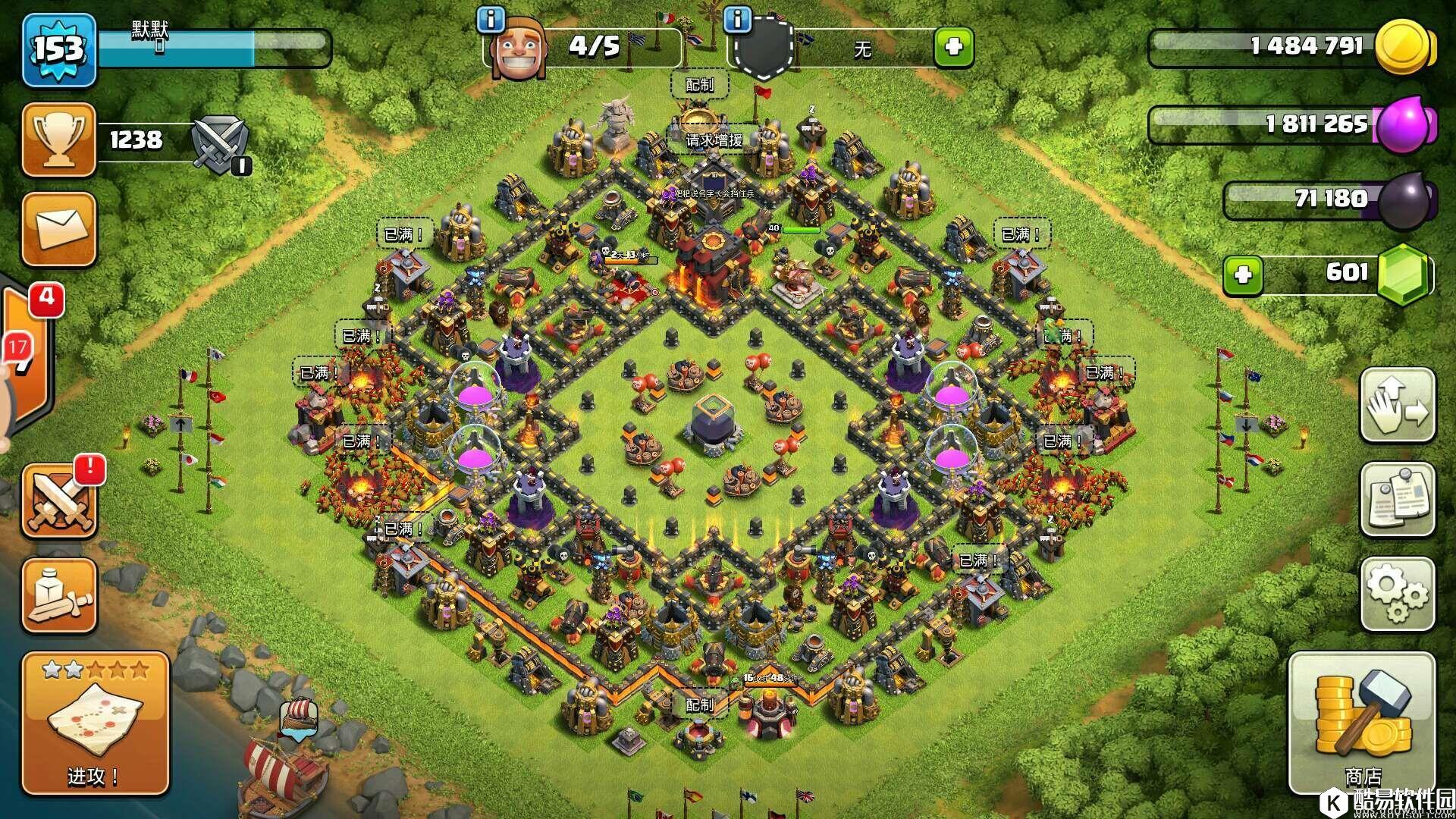Add gems with the green plus

tap(1243, 274)
